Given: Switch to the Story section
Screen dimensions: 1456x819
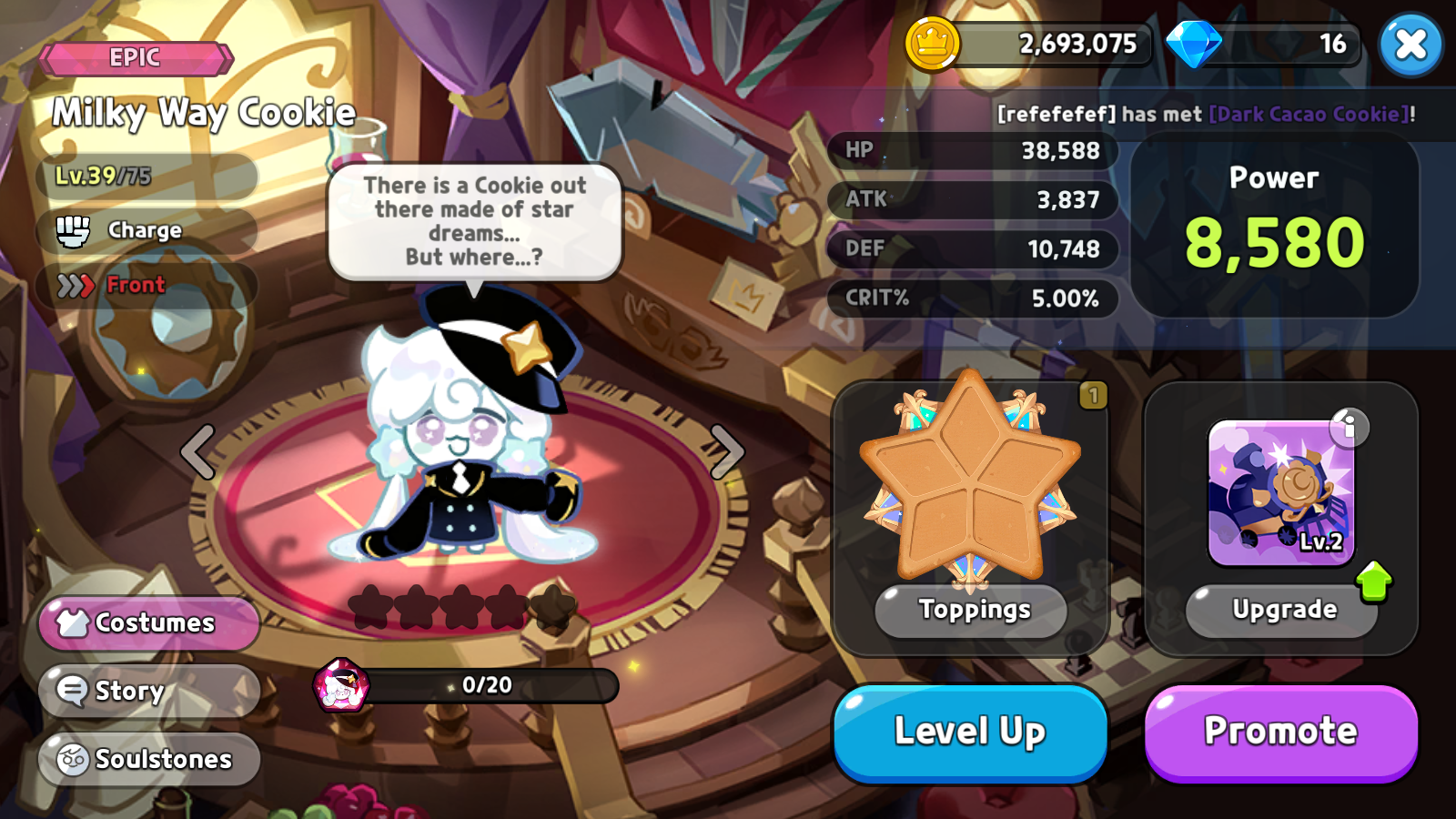Looking at the screenshot, I should (127, 691).
